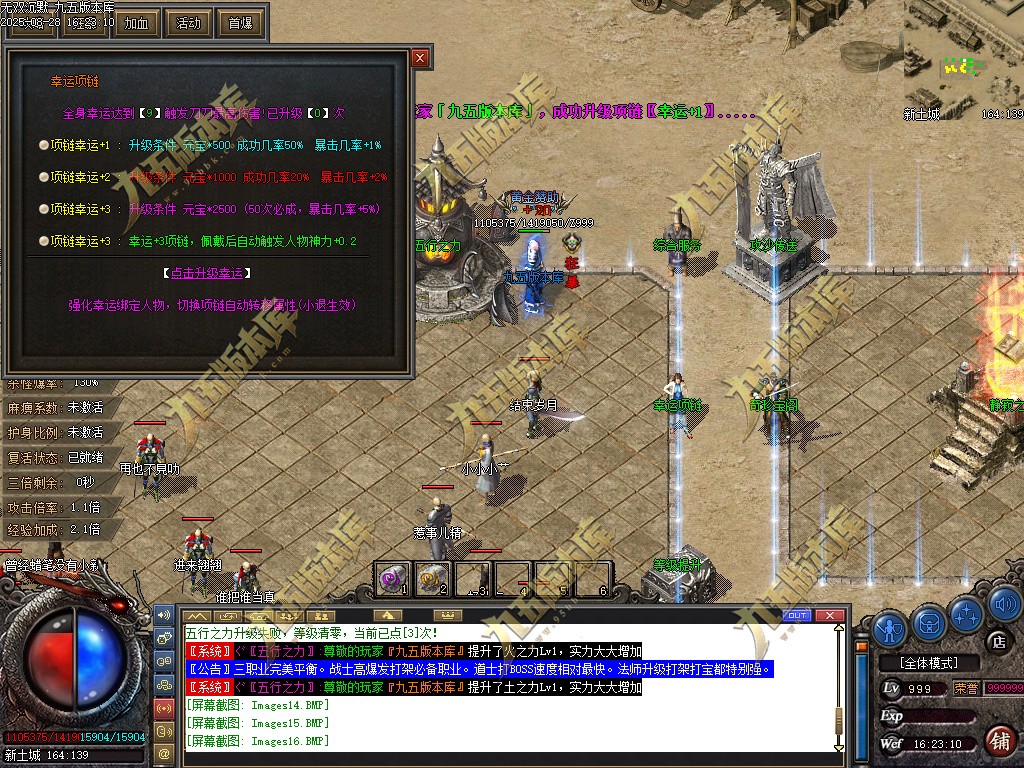Open the skills sparkle icon
The height and width of the screenshot is (768, 1024).
pos(966,613)
